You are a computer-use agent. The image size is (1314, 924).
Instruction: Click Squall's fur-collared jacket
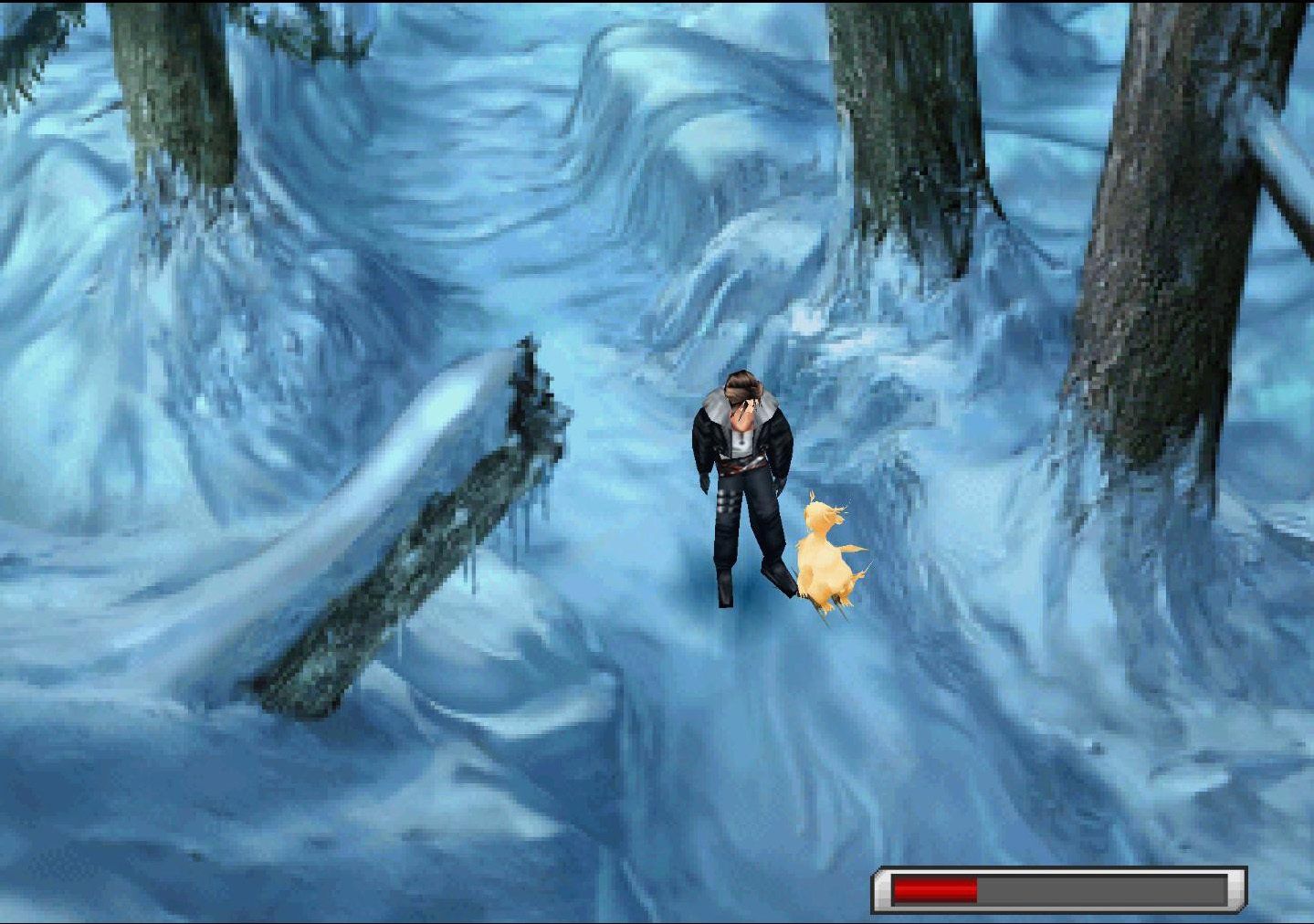coord(740,411)
